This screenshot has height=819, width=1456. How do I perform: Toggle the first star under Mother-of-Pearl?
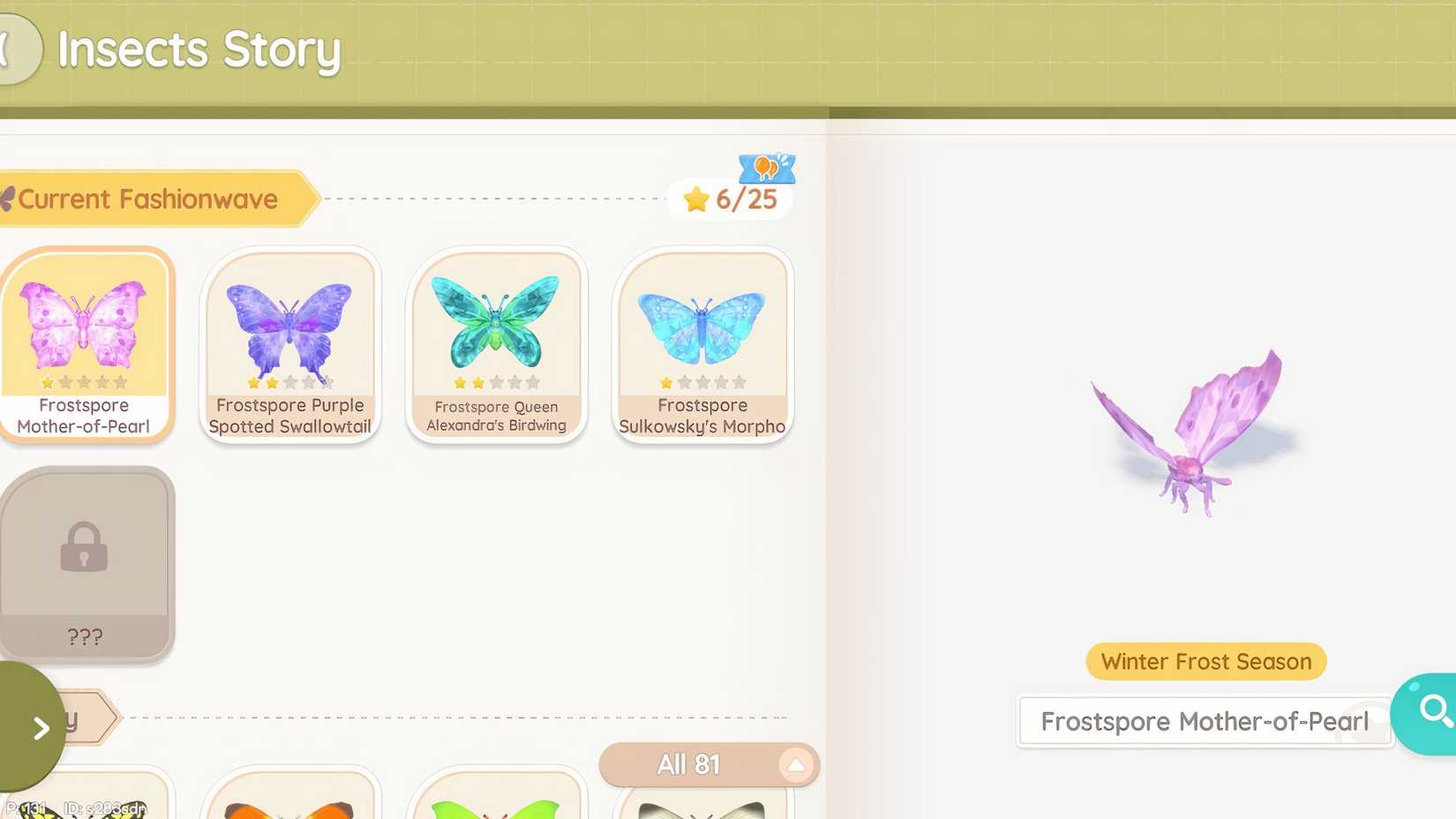[x=46, y=381]
